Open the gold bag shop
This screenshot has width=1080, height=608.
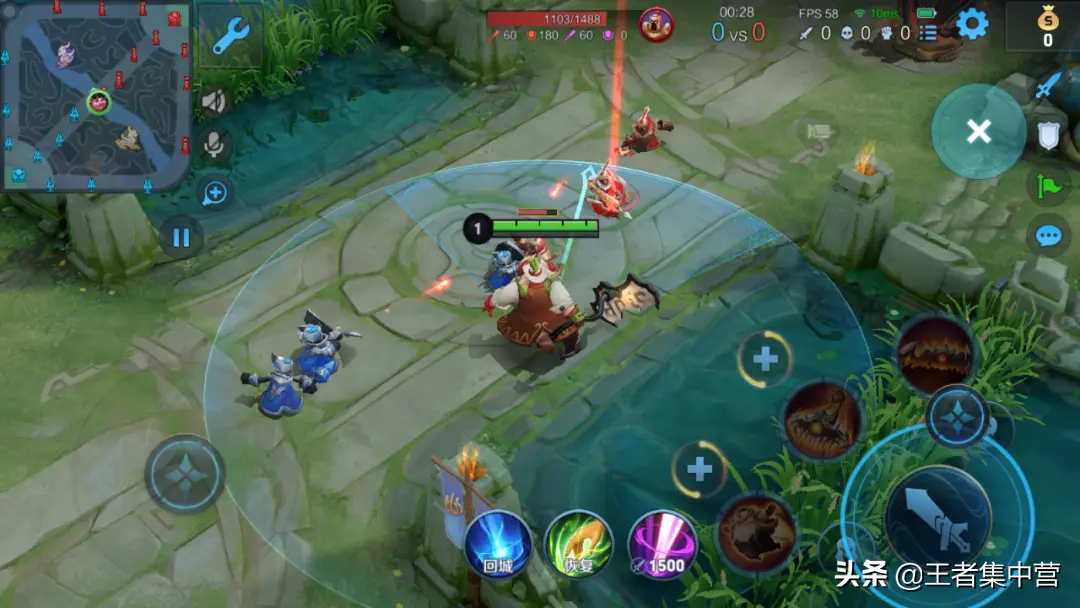[1047, 26]
